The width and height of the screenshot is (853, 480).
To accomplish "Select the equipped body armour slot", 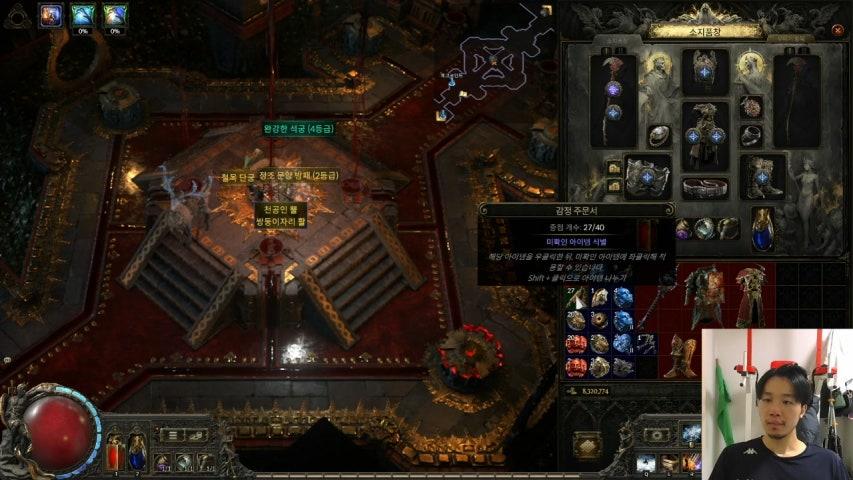I will [705, 134].
